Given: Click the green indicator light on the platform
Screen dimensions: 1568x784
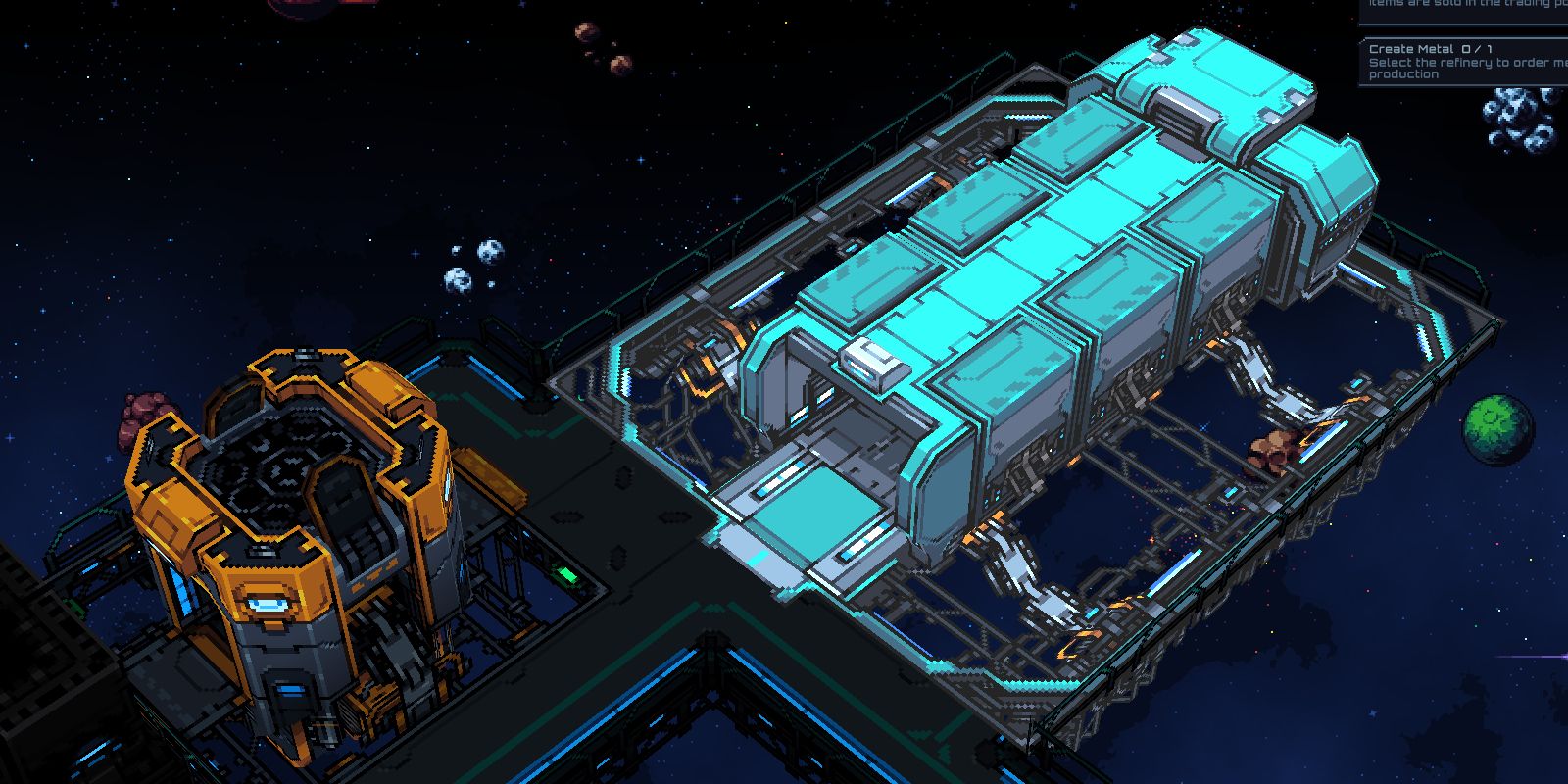Looking at the screenshot, I should tap(566, 575).
